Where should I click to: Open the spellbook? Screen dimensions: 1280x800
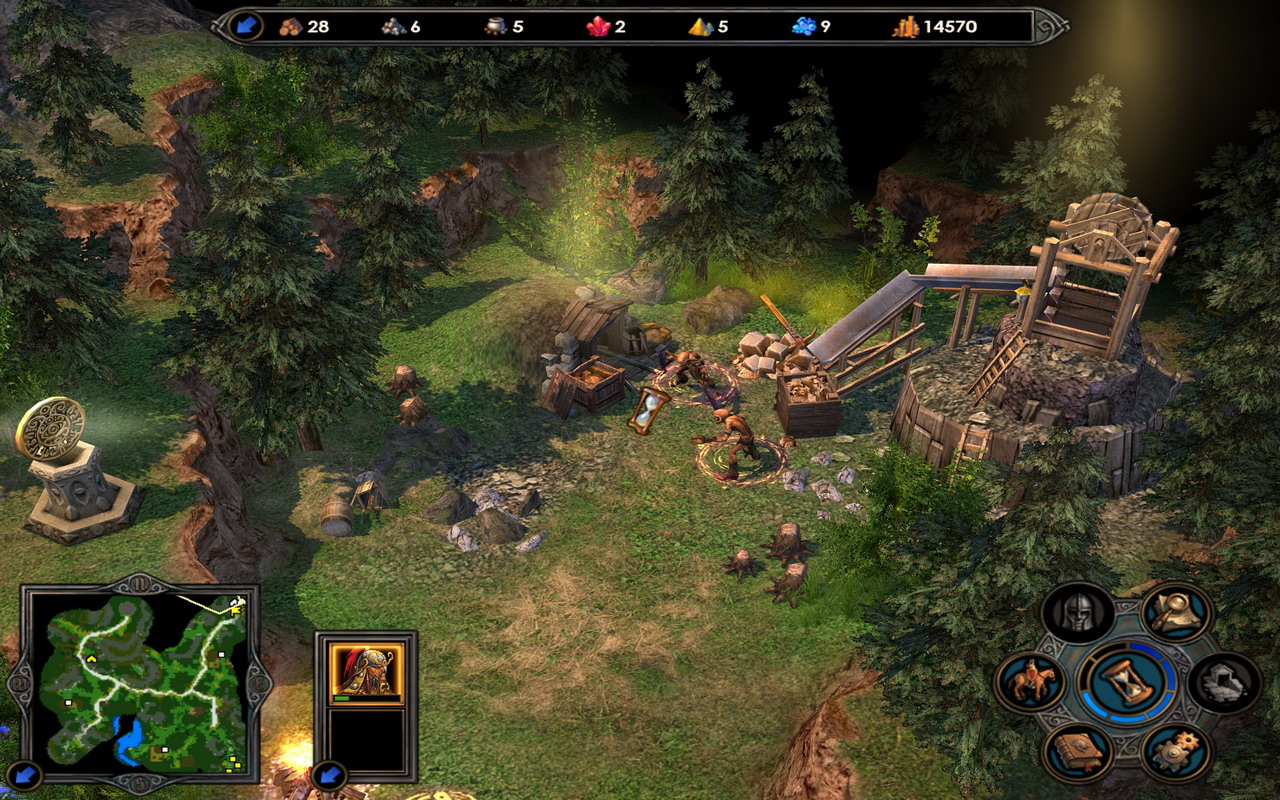click(x=1078, y=752)
